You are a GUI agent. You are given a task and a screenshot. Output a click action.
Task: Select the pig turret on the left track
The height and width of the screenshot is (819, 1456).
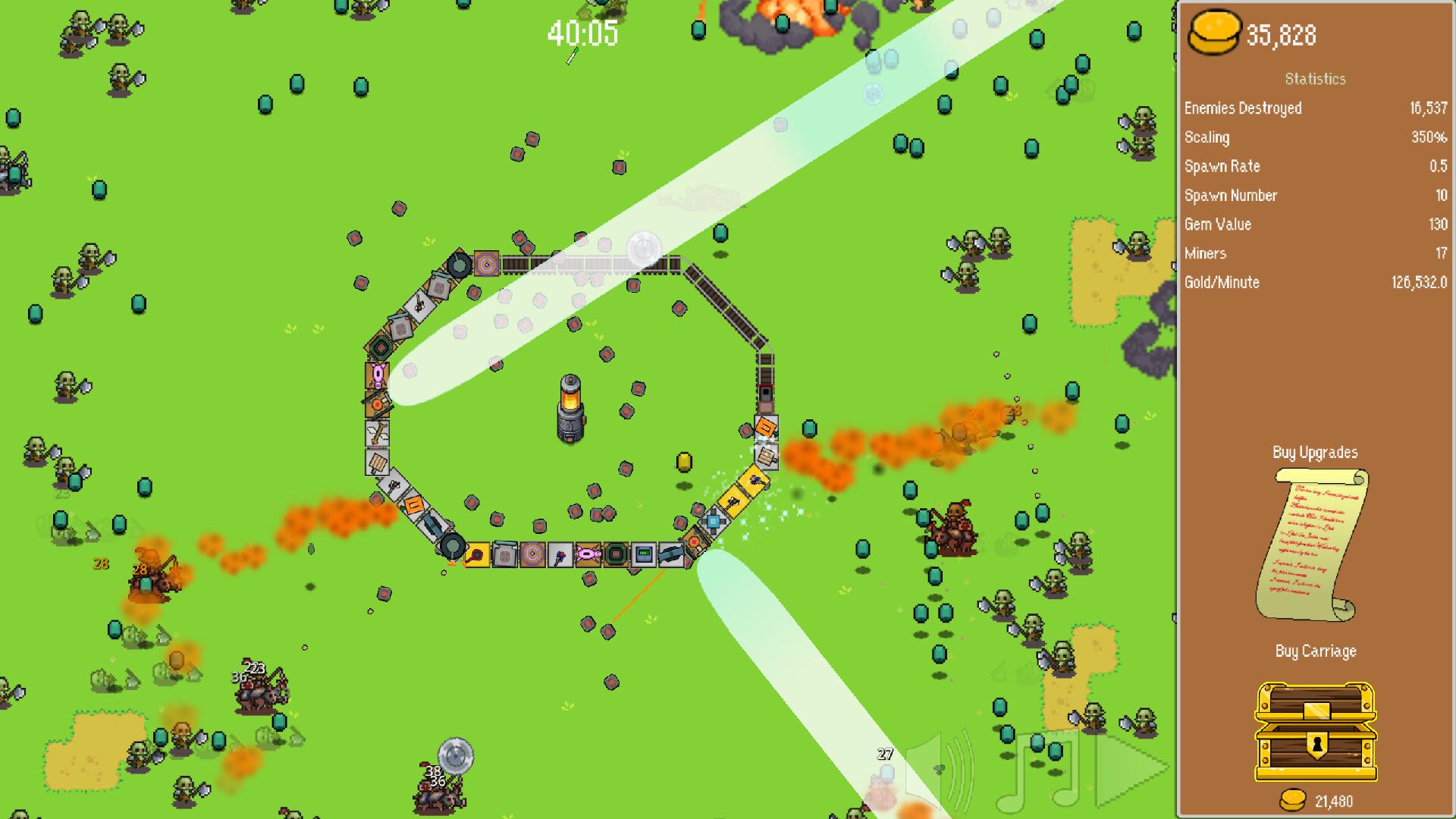coord(378,372)
